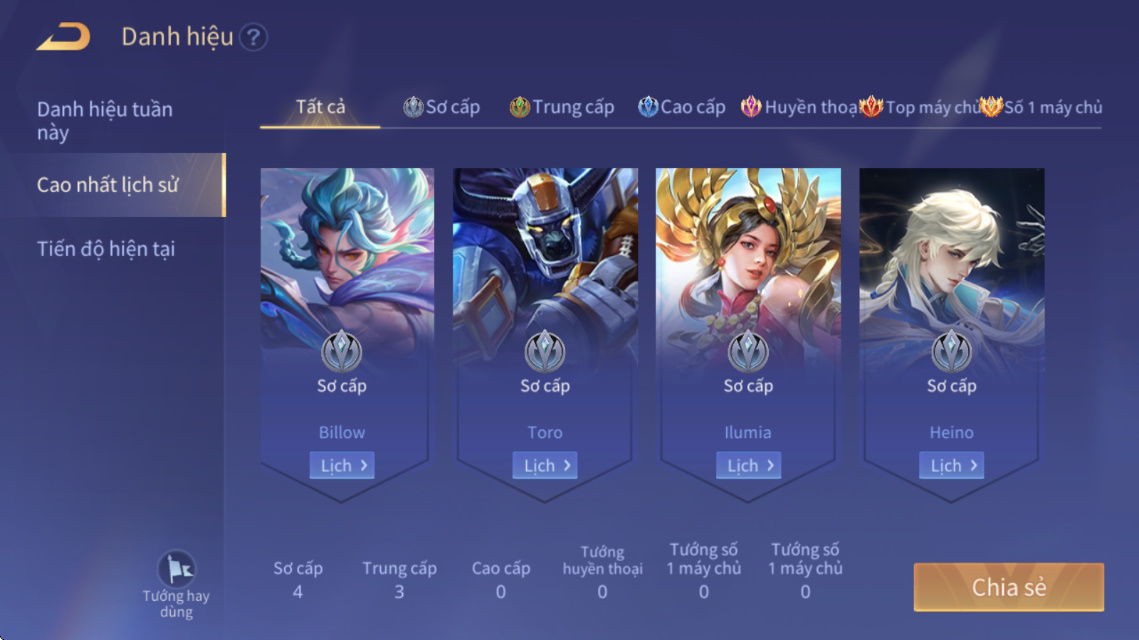The height and width of the screenshot is (640, 1139).
Task: Open Danh hiệu tuần này section
Action: [x=105, y=120]
